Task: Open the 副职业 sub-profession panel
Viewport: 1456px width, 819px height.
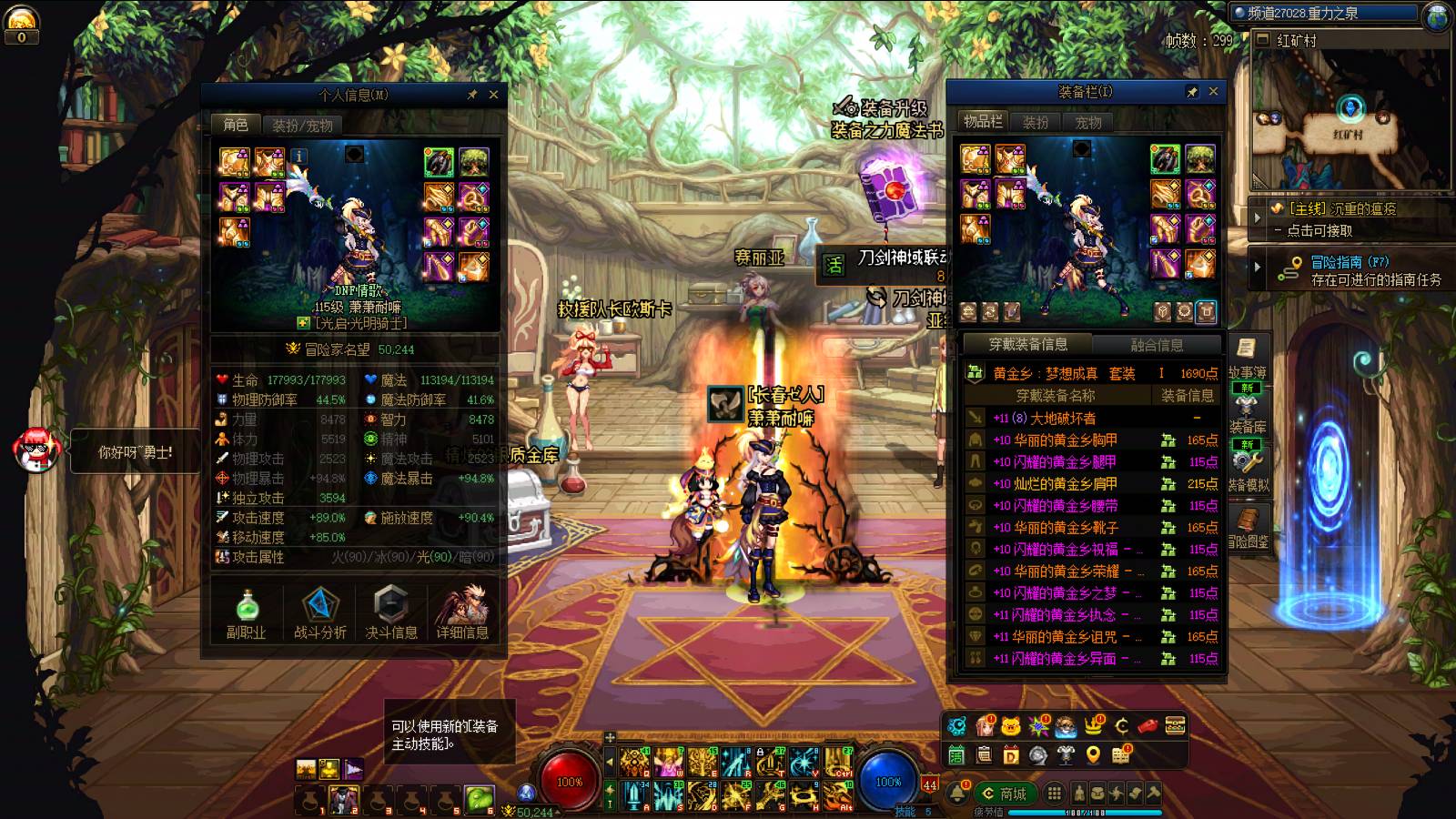Action: 246,612
